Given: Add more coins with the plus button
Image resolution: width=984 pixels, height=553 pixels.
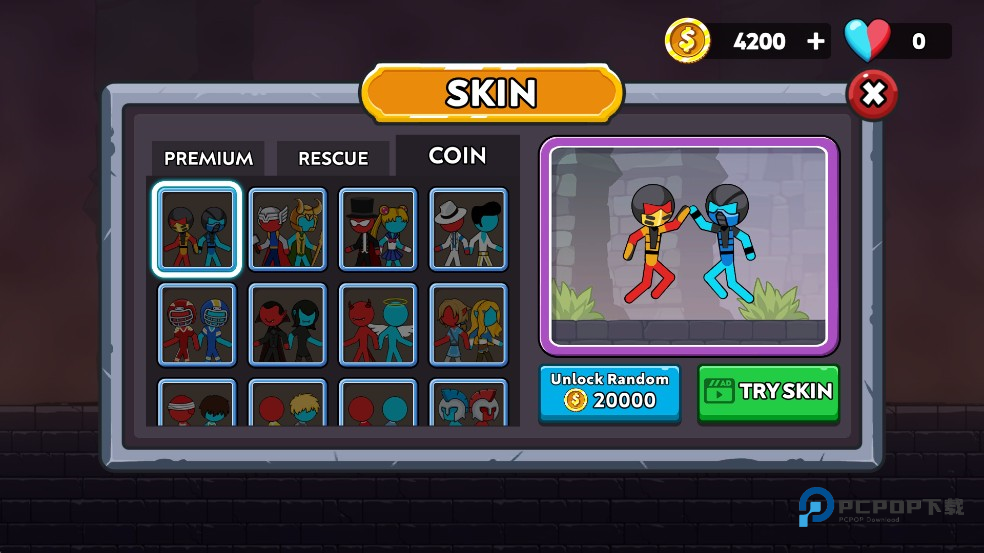Looking at the screenshot, I should pos(816,41).
